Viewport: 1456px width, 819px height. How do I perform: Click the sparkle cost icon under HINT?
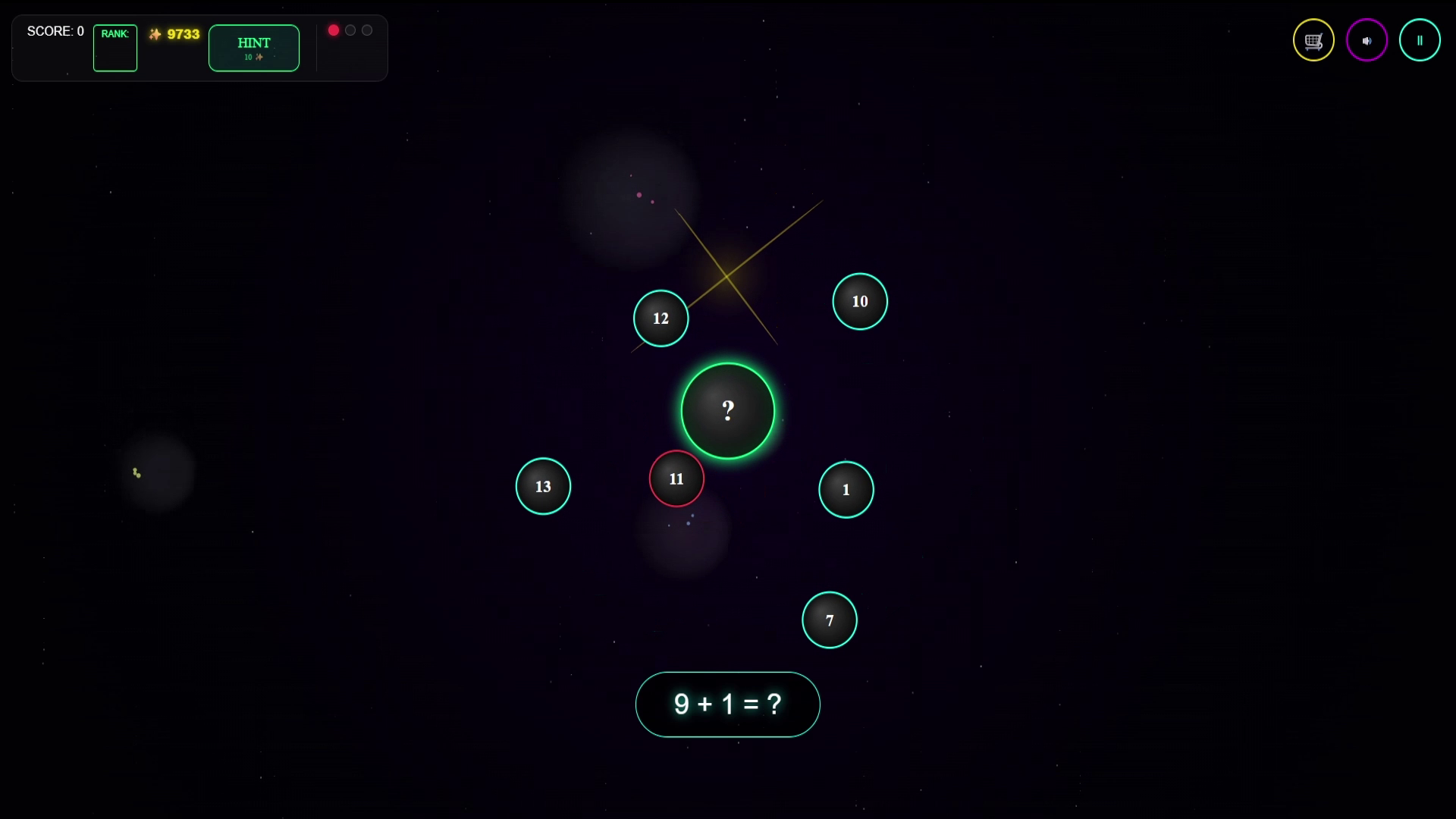pos(259,57)
